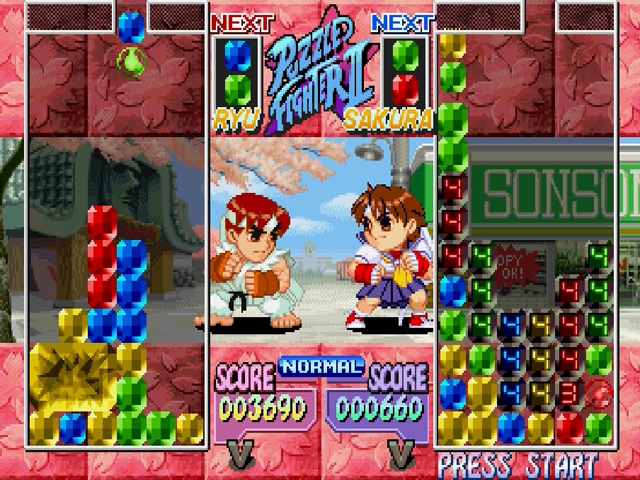The width and height of the screenshot is (640, 480).
Task: Select Ryu's NEXT piece preview box
Action: coord(237,71)
